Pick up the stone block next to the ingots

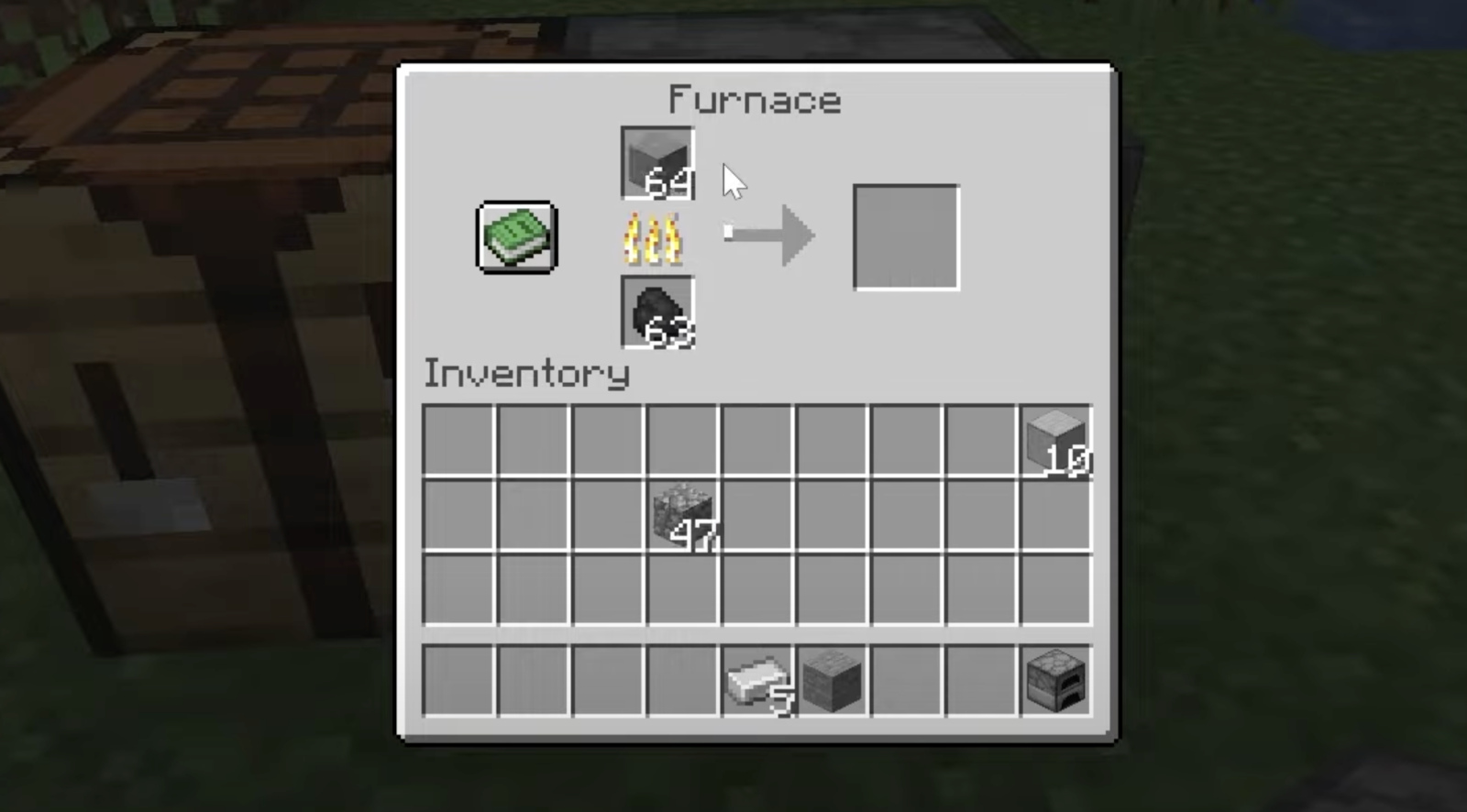(x=831, y=680)
